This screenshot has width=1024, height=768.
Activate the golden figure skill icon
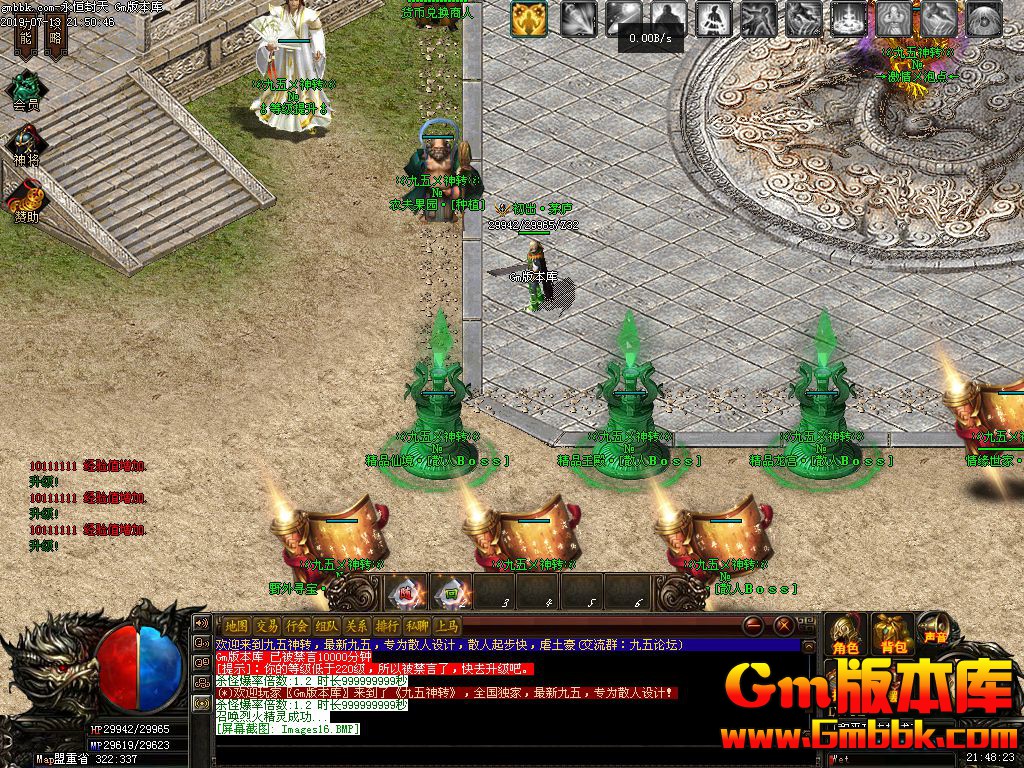pos(530,18)
